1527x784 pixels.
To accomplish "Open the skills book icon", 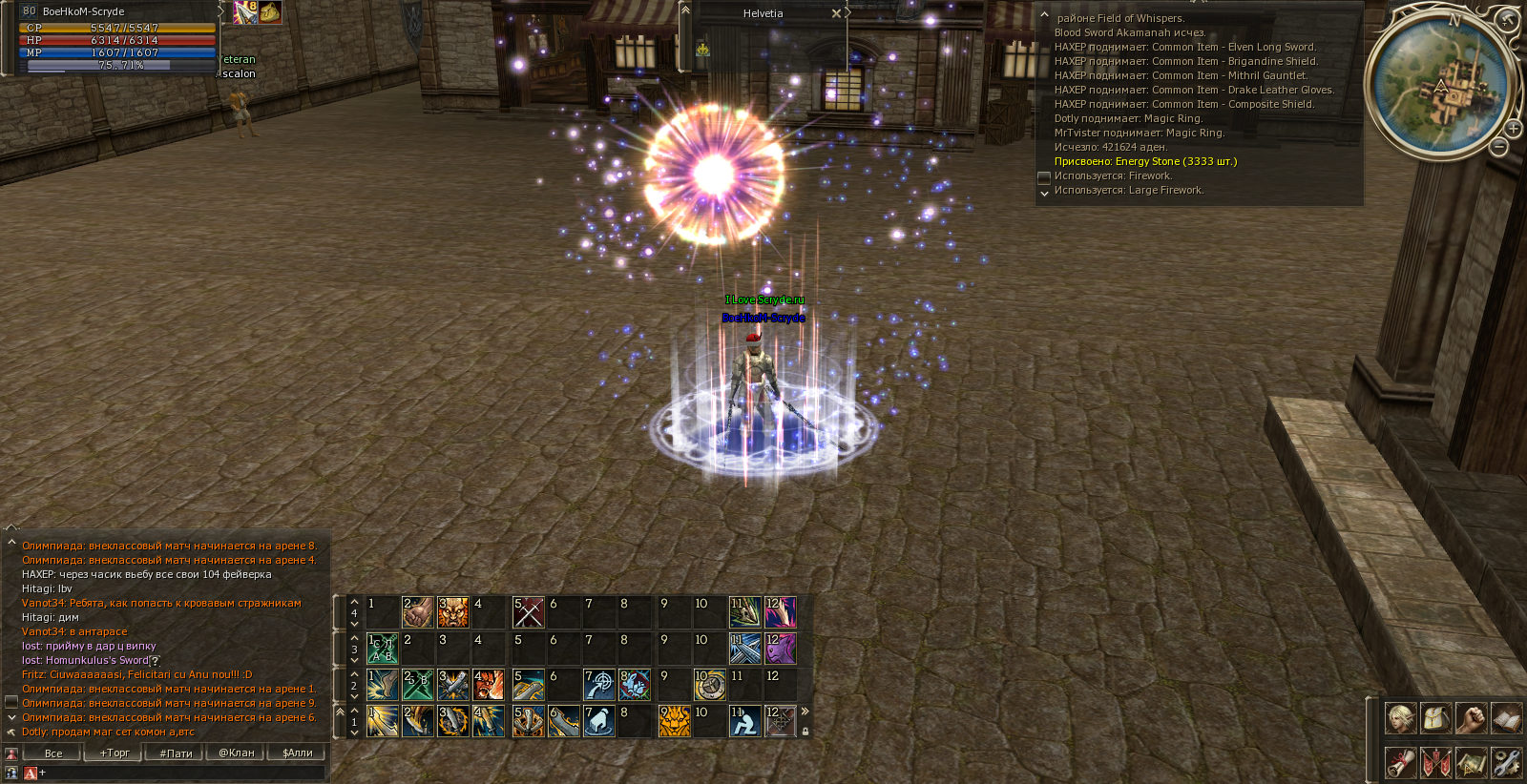I will pos(1506,718).
